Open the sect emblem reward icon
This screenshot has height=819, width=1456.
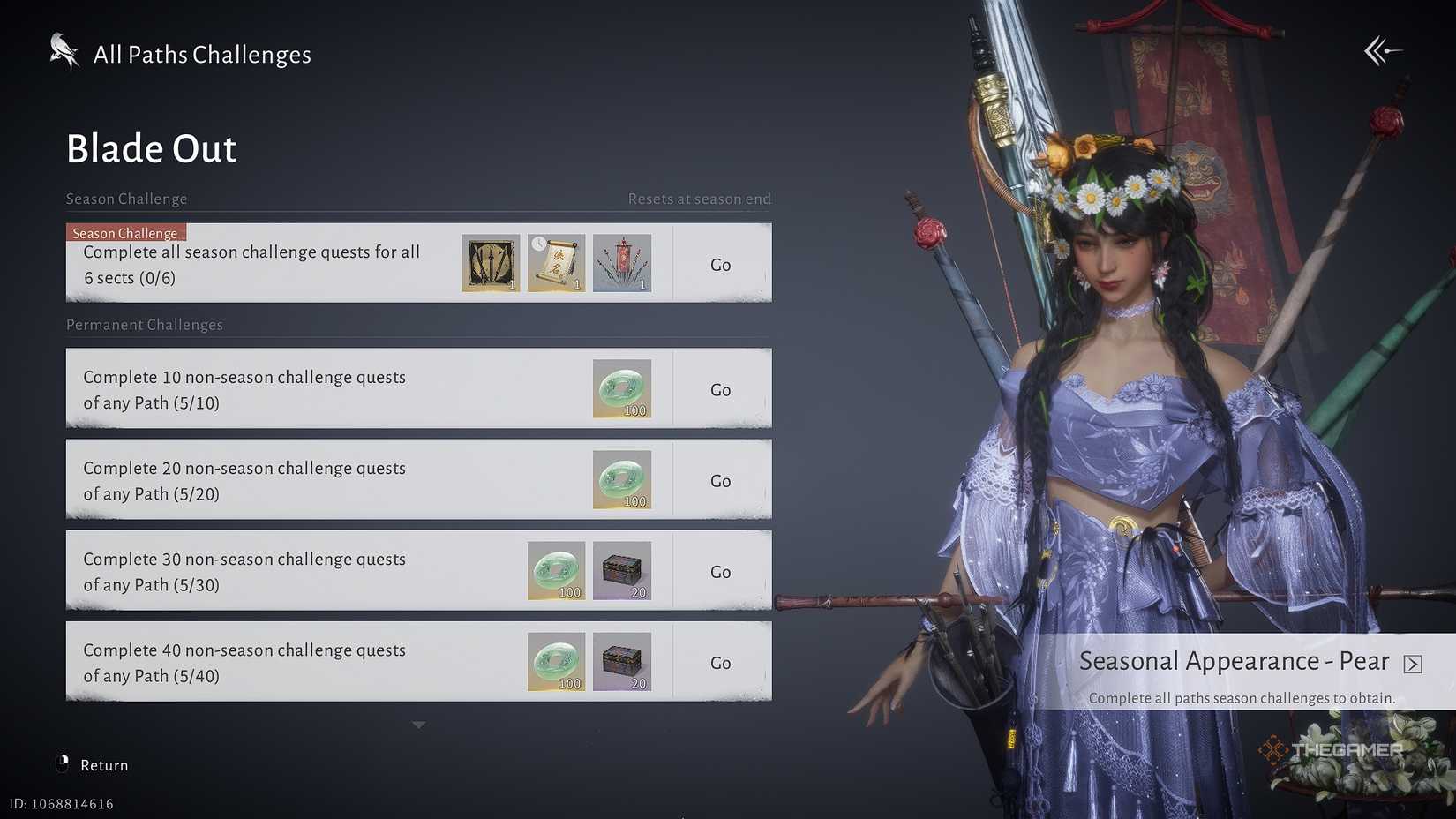490,262
